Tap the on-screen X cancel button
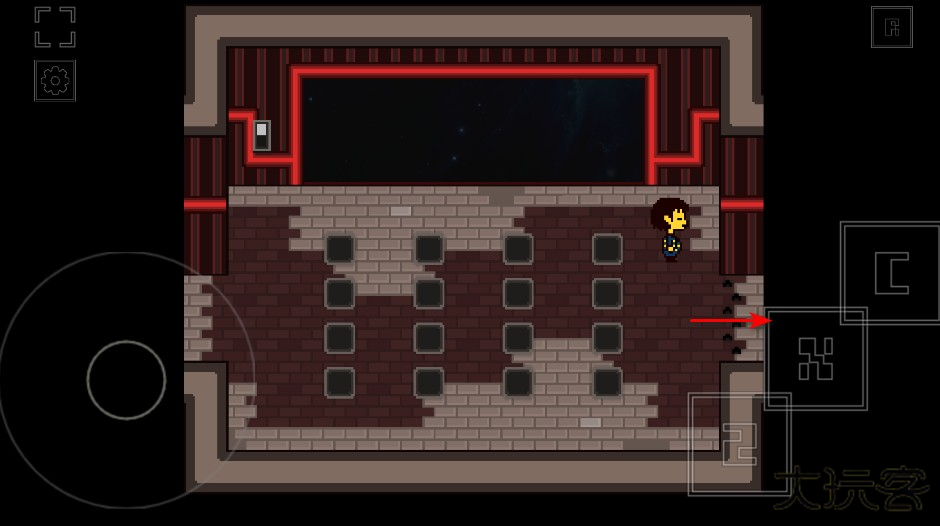This screenshot has width=940, height=526. (815, 358)
